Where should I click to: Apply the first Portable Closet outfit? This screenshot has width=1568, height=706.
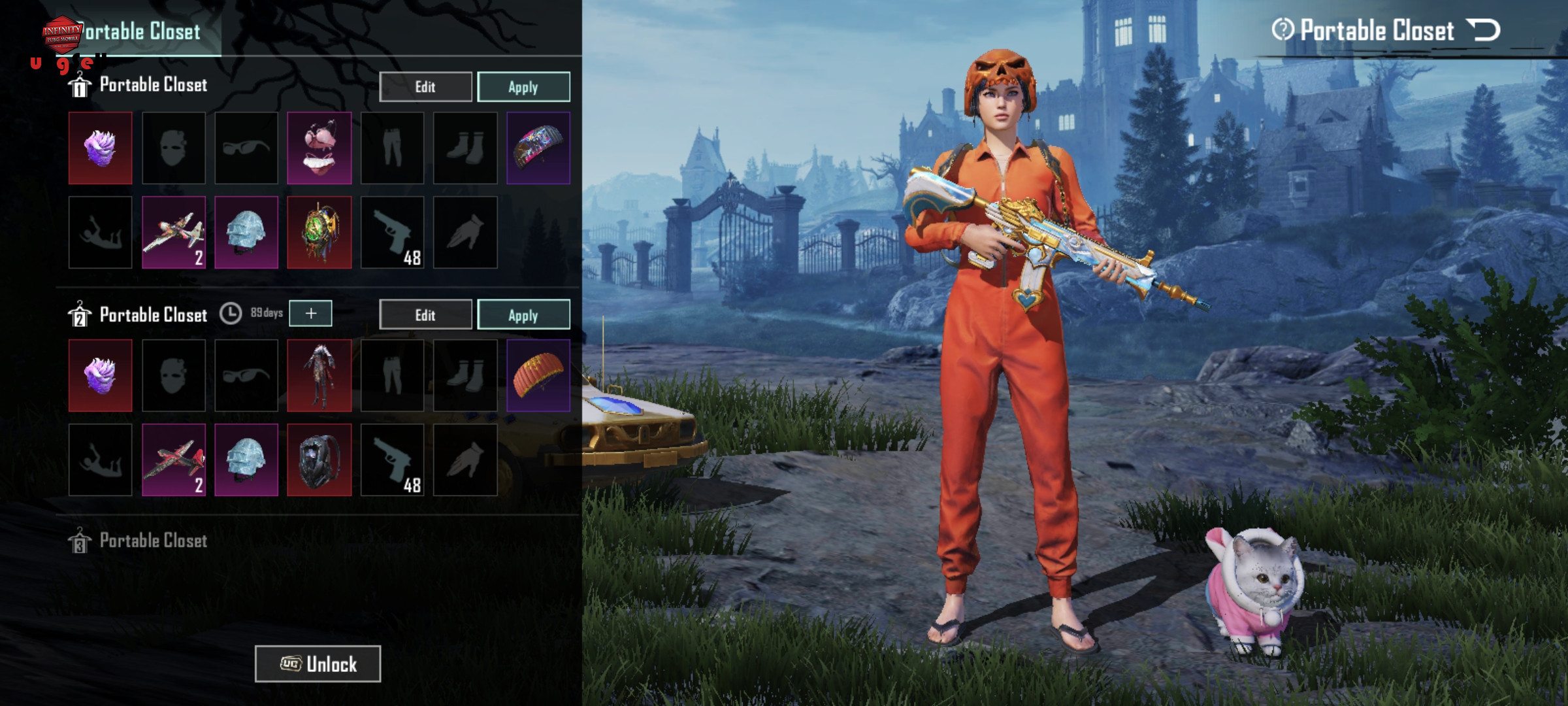[523, 87]
